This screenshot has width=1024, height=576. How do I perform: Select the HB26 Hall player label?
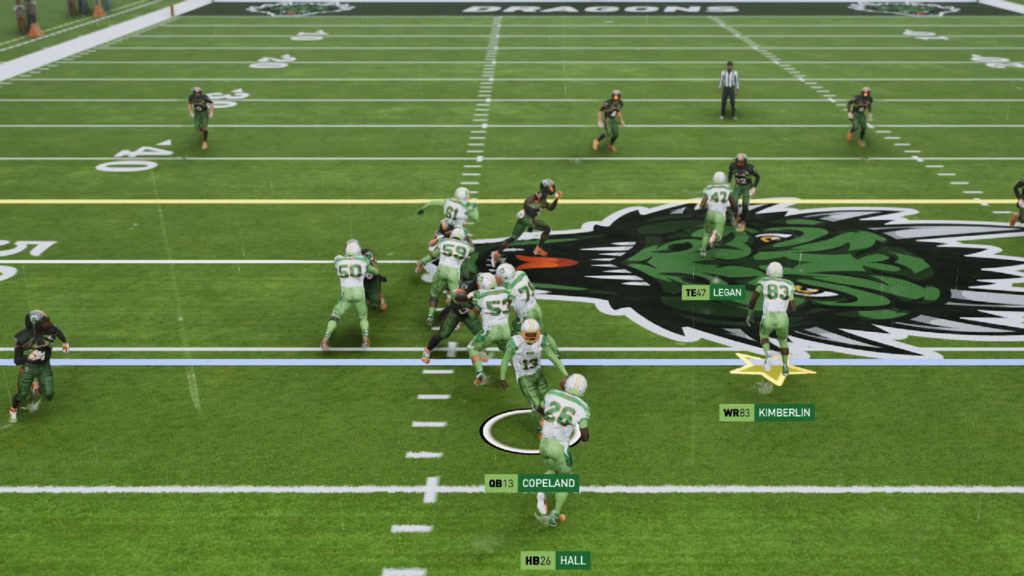point(555,560)
